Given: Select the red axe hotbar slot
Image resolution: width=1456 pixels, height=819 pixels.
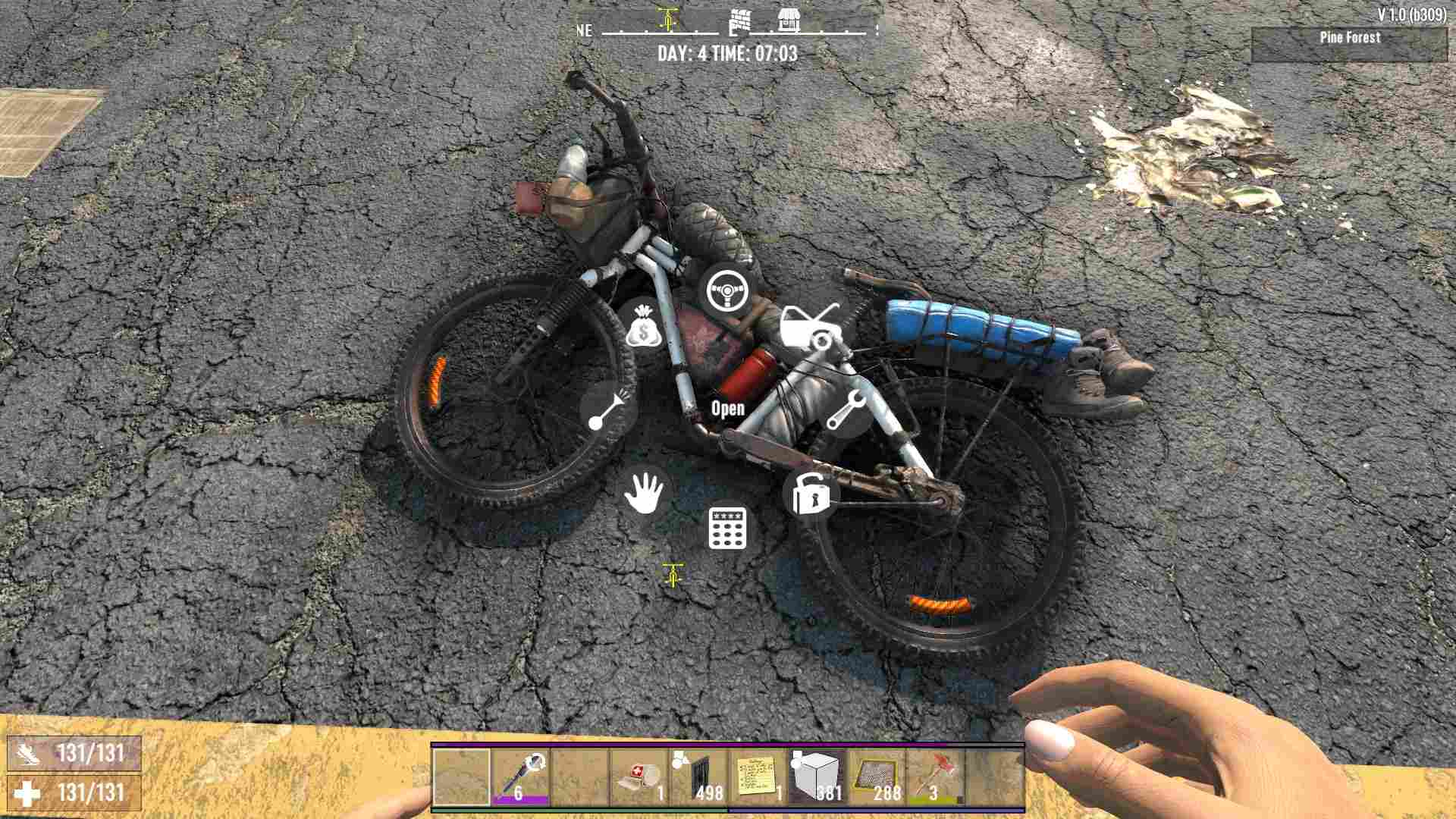Looking at the screenshot, I should pyautogui.click(x=934, y=777).
